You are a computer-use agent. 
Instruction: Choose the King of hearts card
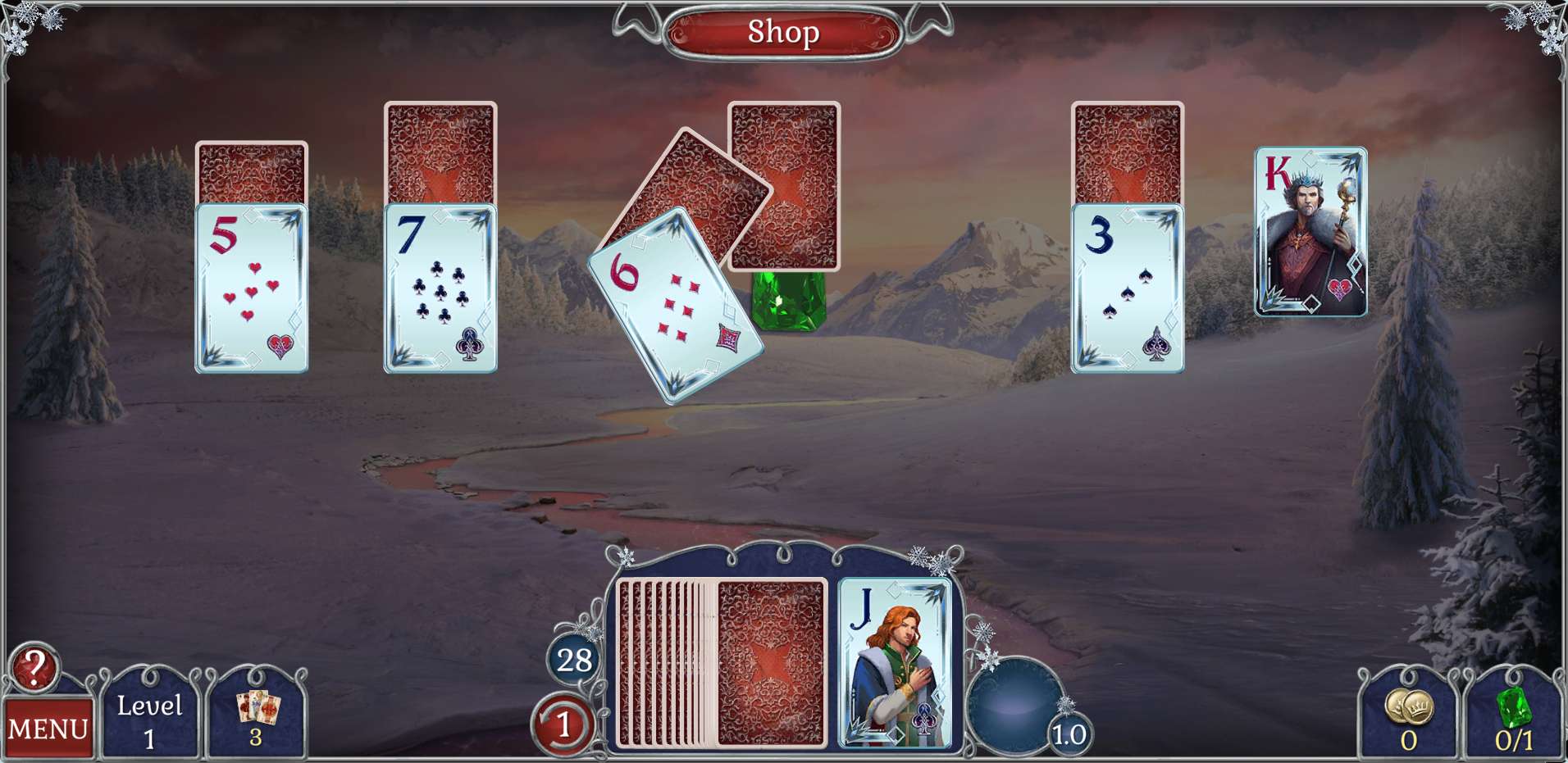pos(1310,232)
